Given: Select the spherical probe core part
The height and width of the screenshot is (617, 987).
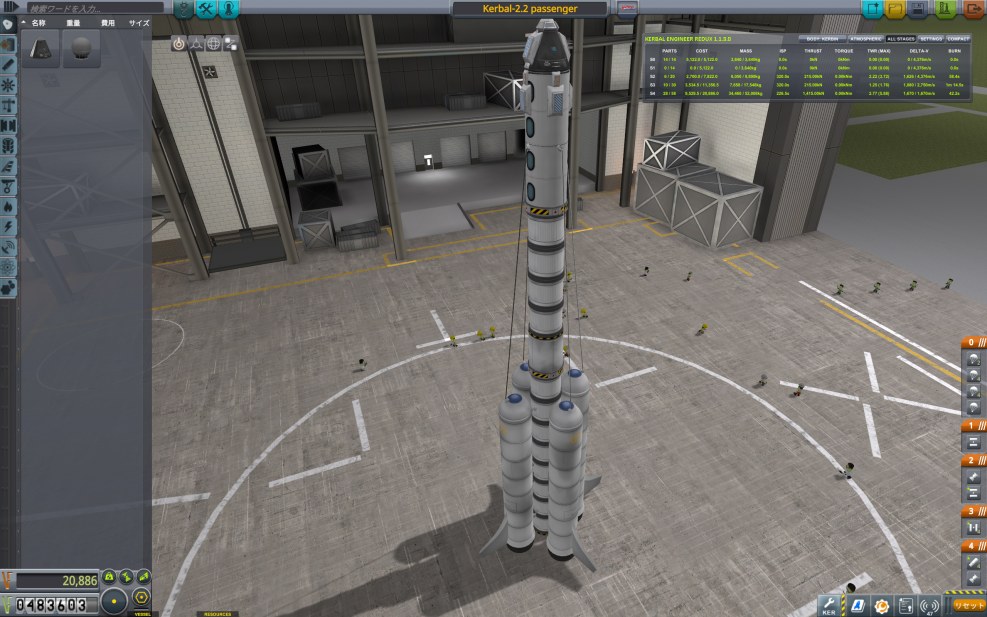Looking at the screenshot, I should pos(82,48).
